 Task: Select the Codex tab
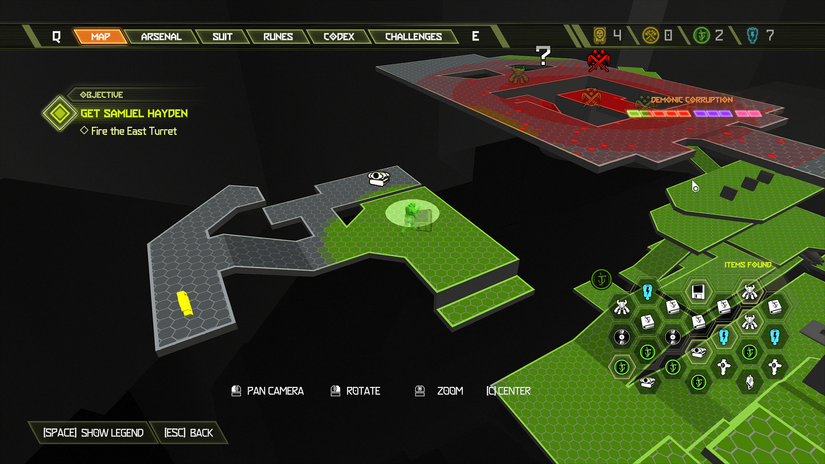(338, 37)
